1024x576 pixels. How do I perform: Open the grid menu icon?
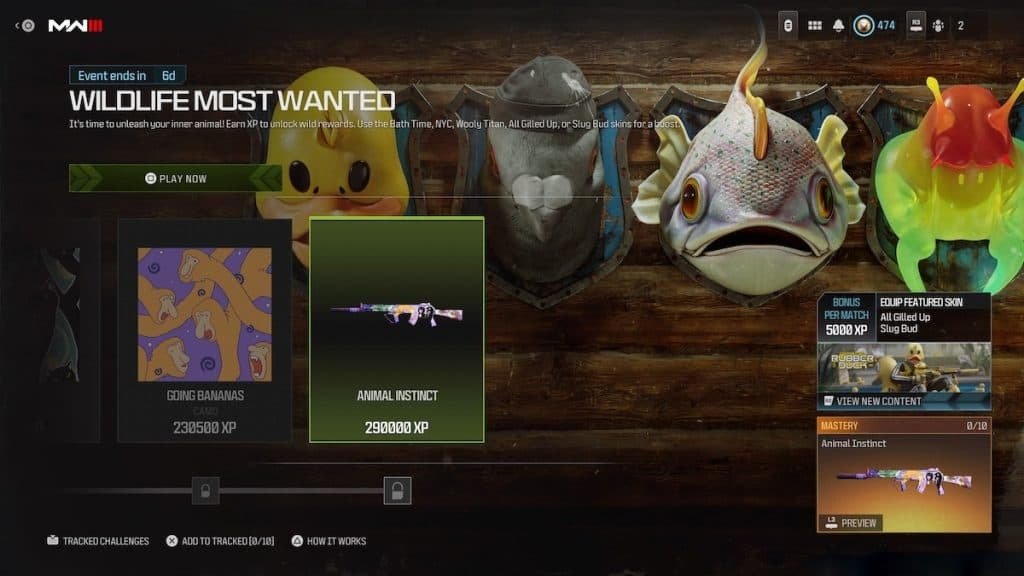[814, 25]
